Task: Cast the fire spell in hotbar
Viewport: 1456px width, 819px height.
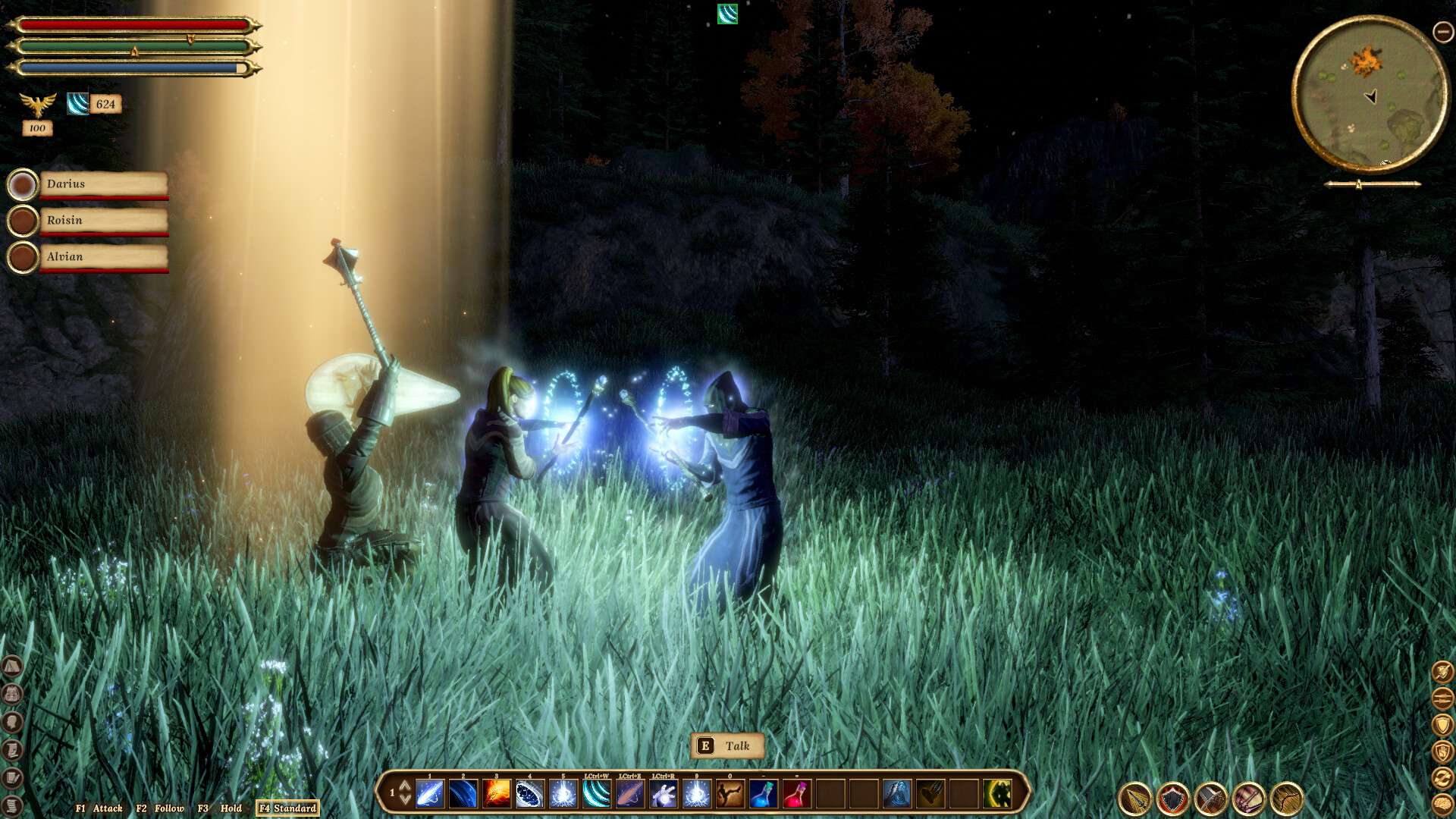Action: coord(497,794)
